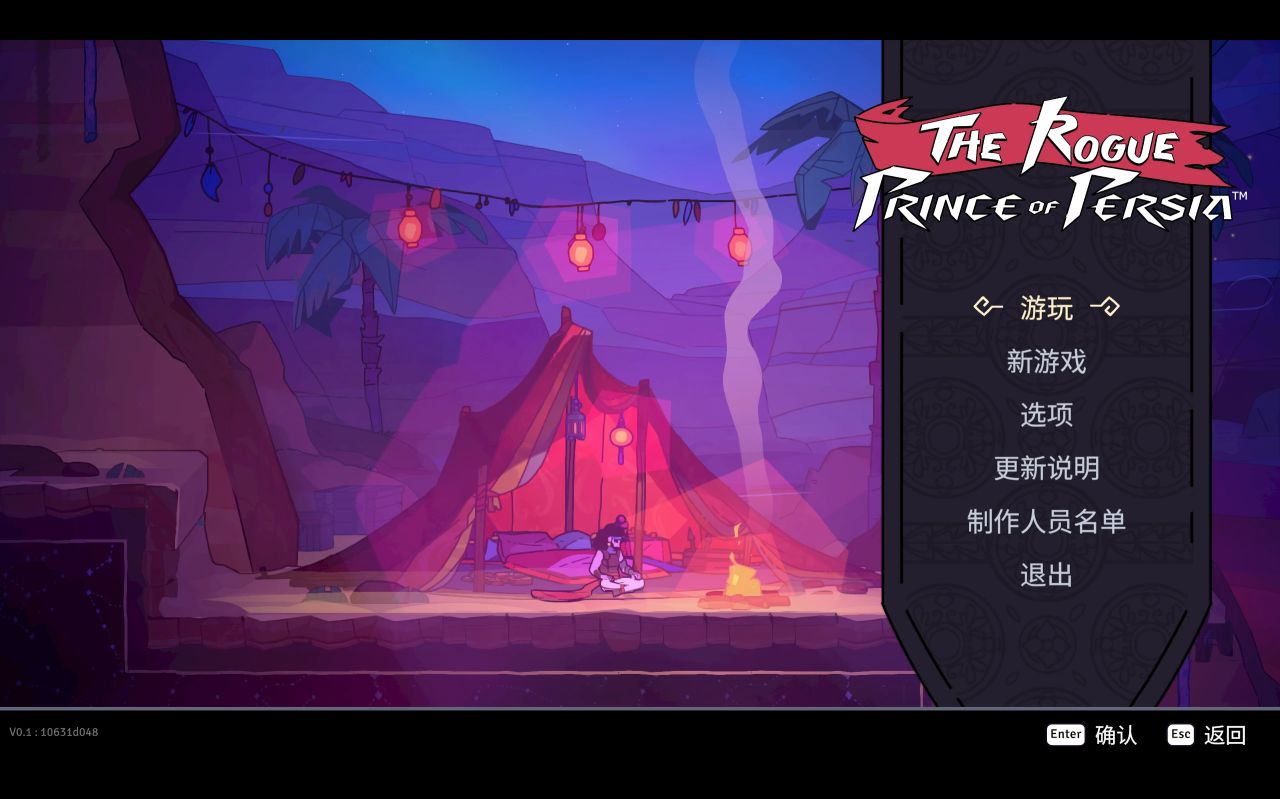
Task: Click the Esc key icon for 返回
Action: point(1180,734)
